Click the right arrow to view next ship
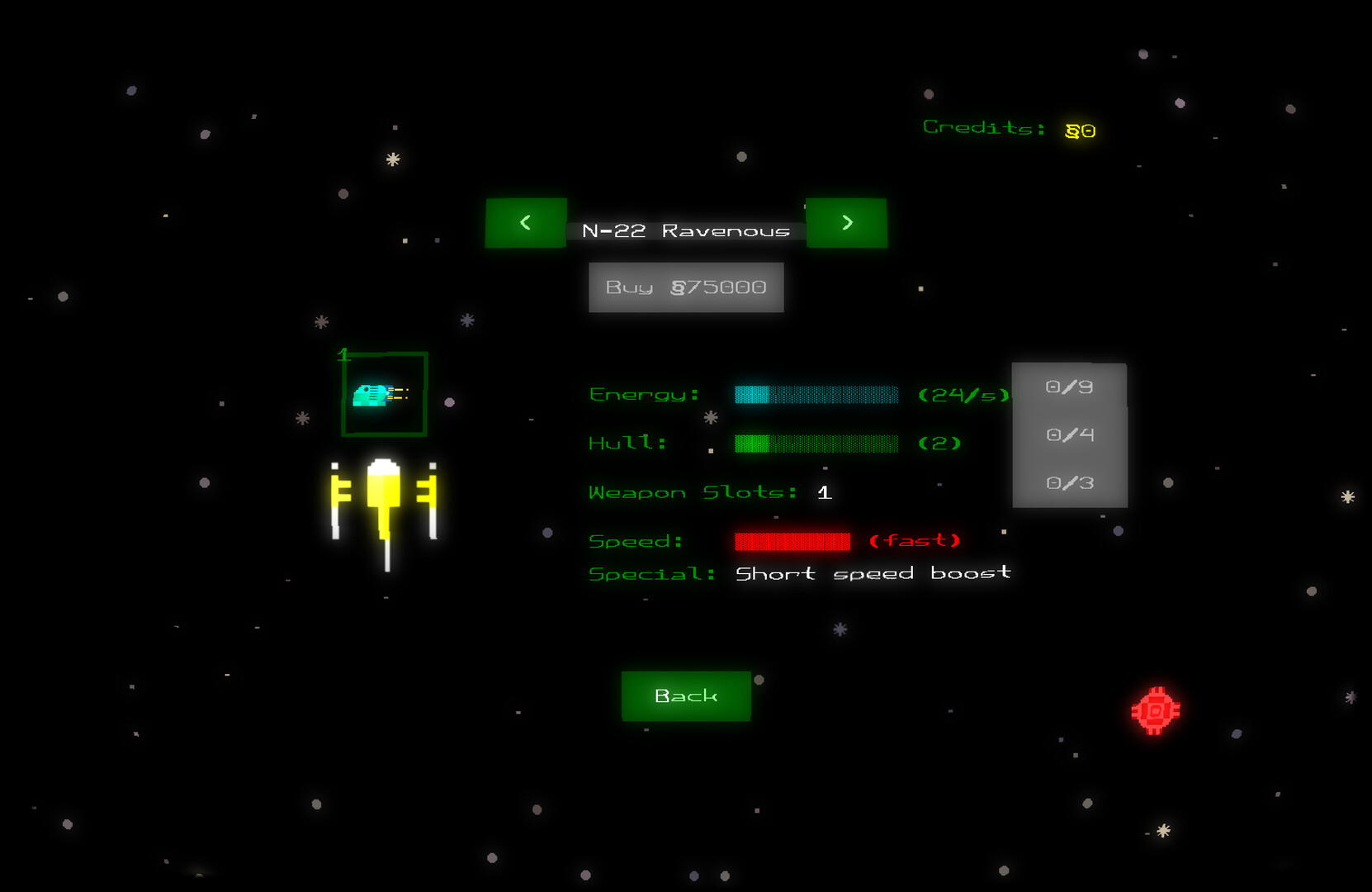This screenshot has height=892, width=1372. point(846,223)
